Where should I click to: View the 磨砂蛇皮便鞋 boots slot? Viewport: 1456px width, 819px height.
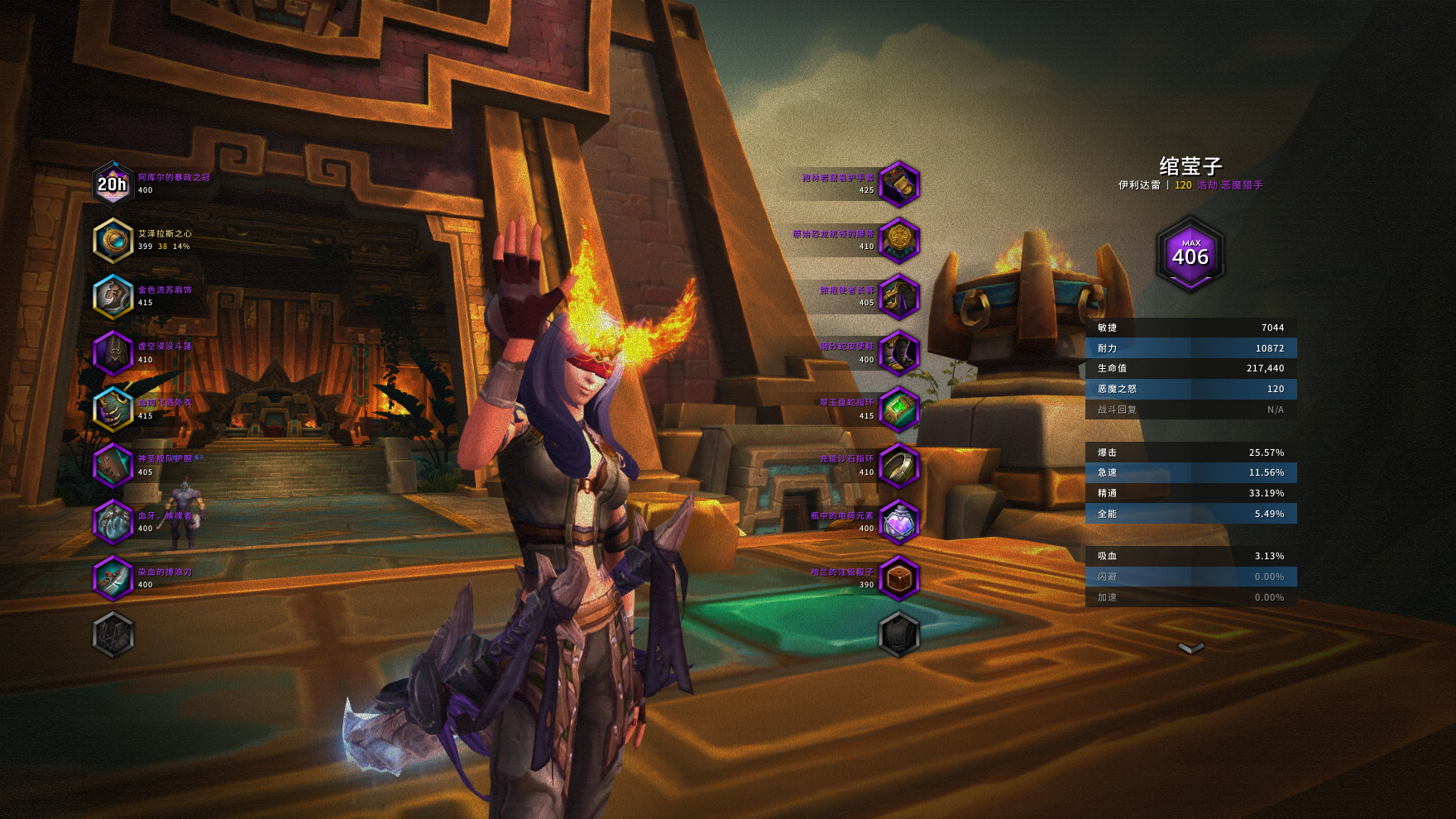(898, 353)
